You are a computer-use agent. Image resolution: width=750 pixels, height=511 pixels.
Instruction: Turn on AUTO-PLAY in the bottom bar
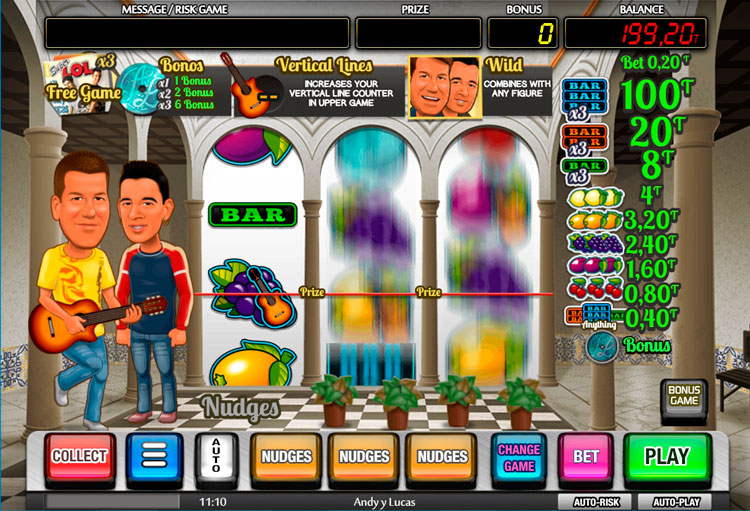coord(677,502)
